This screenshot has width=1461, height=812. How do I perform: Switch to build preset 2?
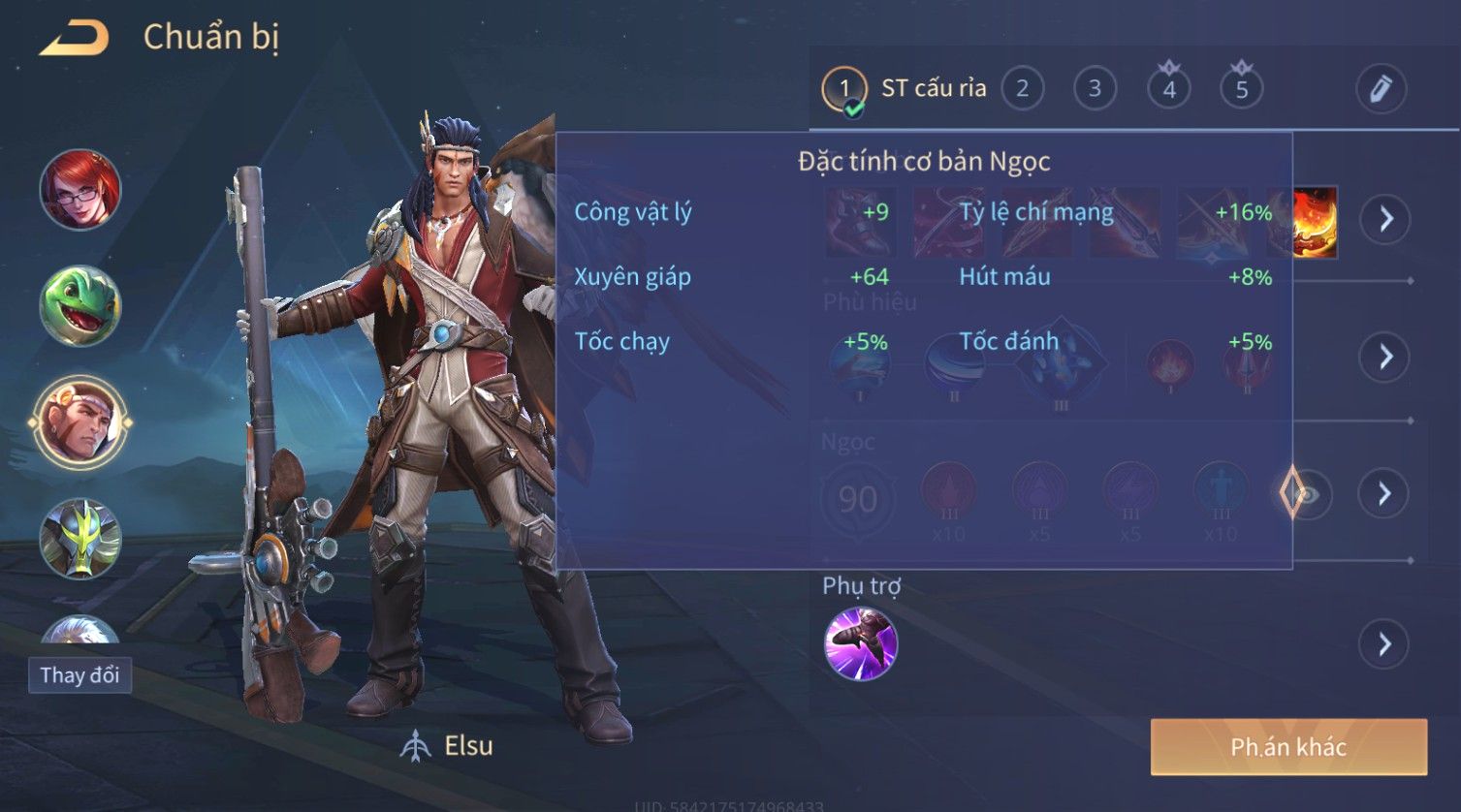(1022, 89)
